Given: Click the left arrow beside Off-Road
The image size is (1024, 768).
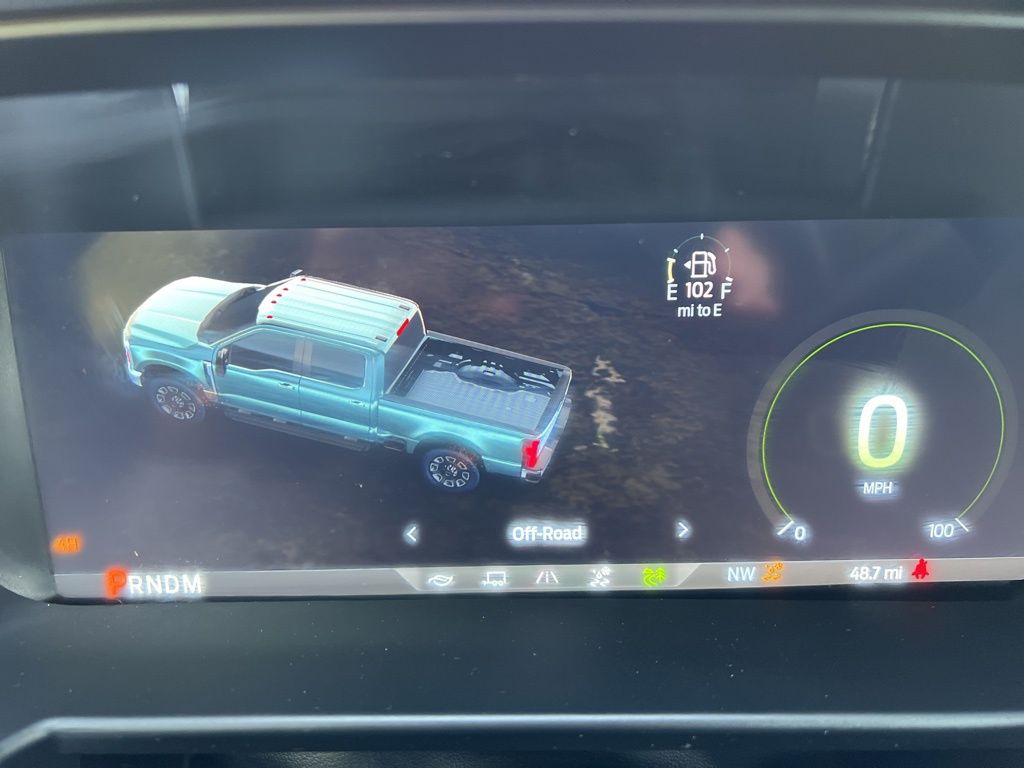Looking at the screenshot, I should (411, 534).
